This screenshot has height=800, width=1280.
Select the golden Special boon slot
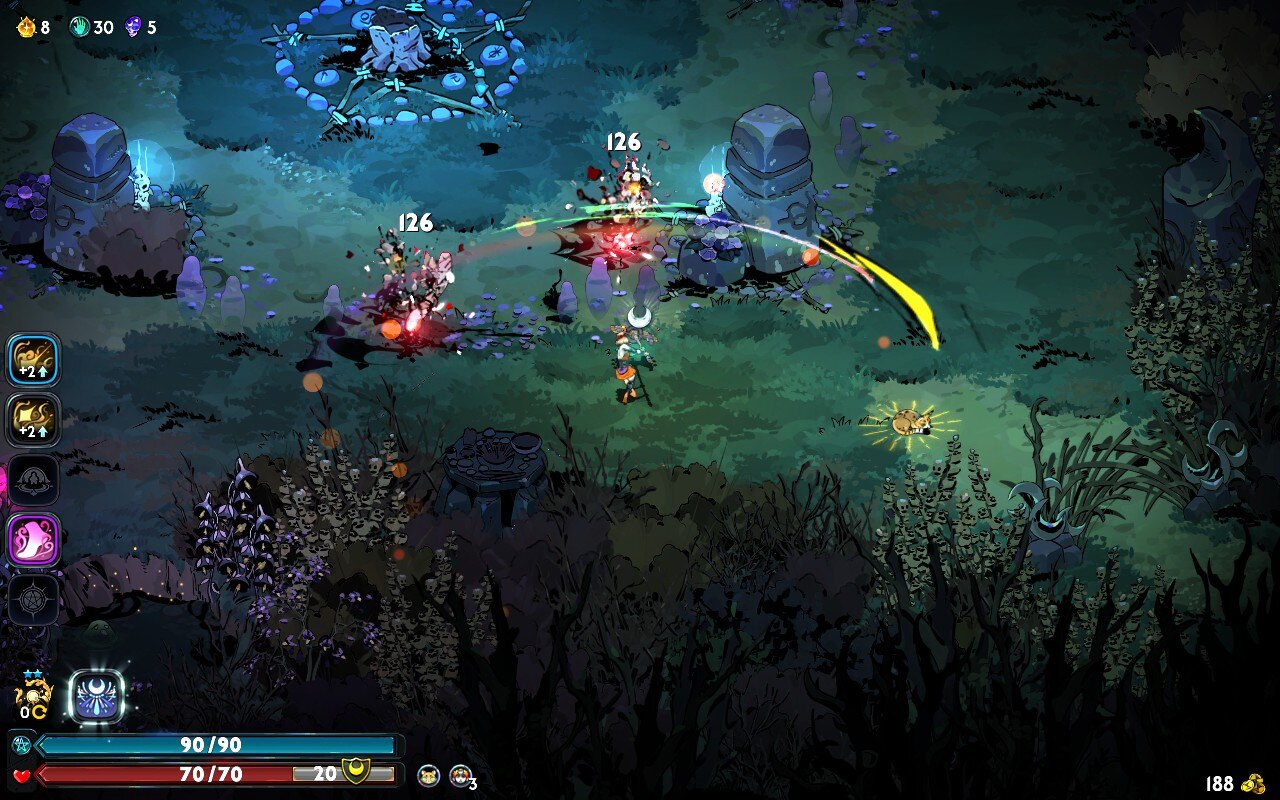pos(33,419)
